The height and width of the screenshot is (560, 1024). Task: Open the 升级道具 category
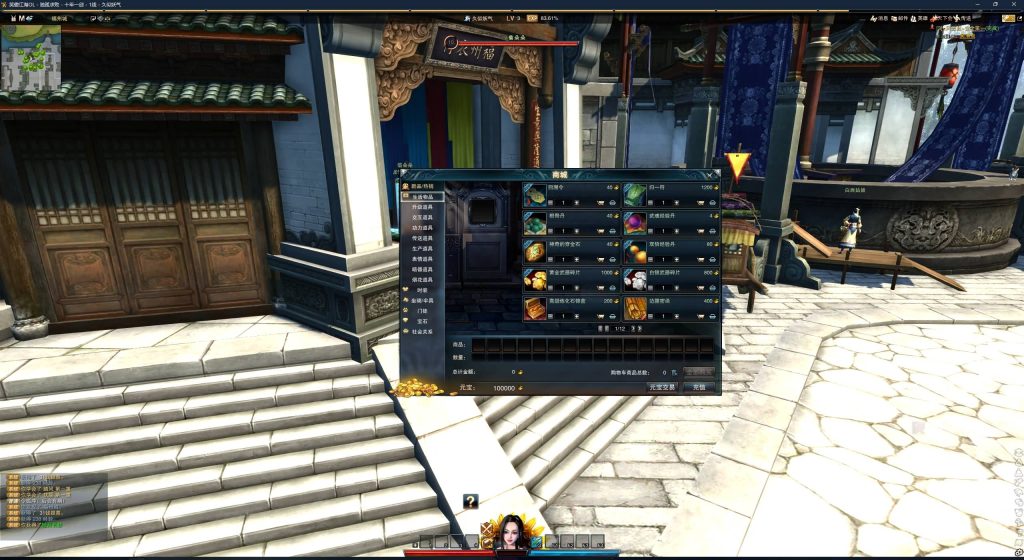pyautogui.click(x=422, y=207)
